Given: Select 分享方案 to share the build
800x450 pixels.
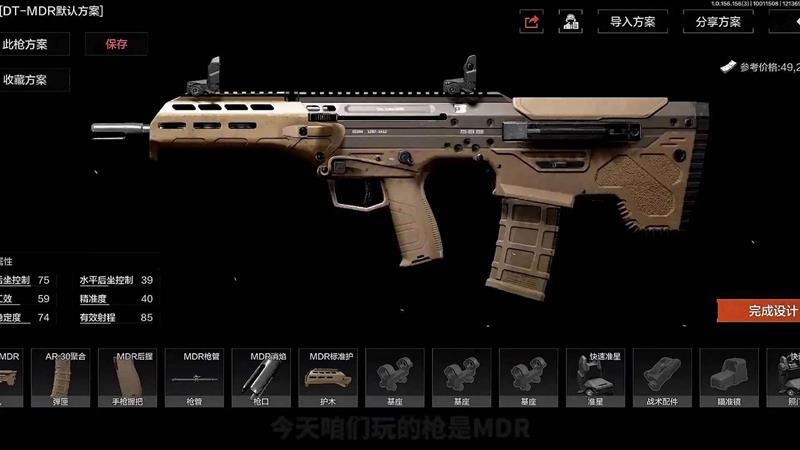Looking at the screenshot, I should pos(717,21).
